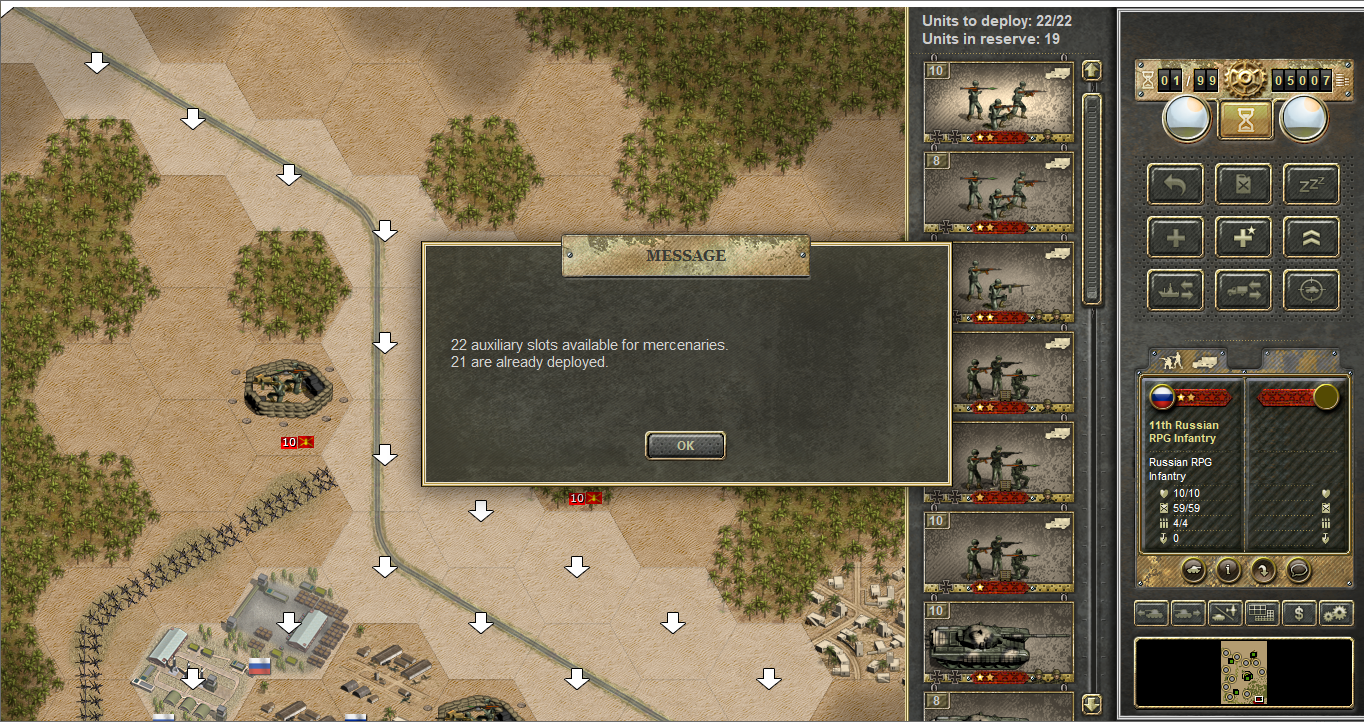This screenshot has height=722, width=1364.
Task: Open unit info with the round i button
Action: (1228, 570)
